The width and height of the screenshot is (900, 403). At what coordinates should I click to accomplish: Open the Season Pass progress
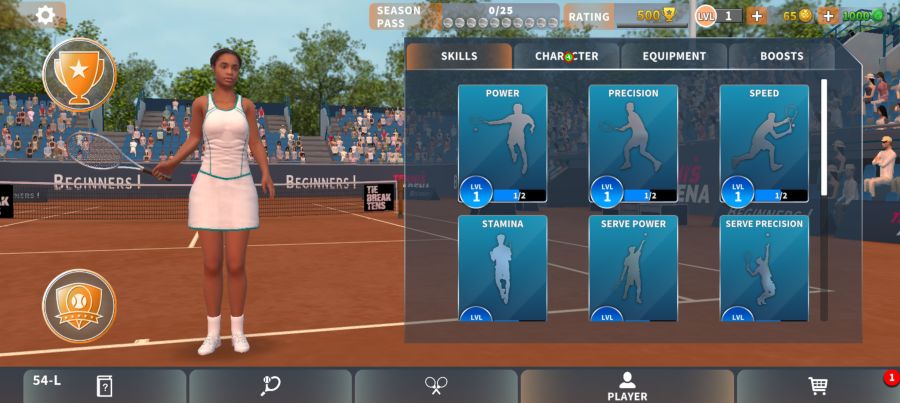coord(465,16)
